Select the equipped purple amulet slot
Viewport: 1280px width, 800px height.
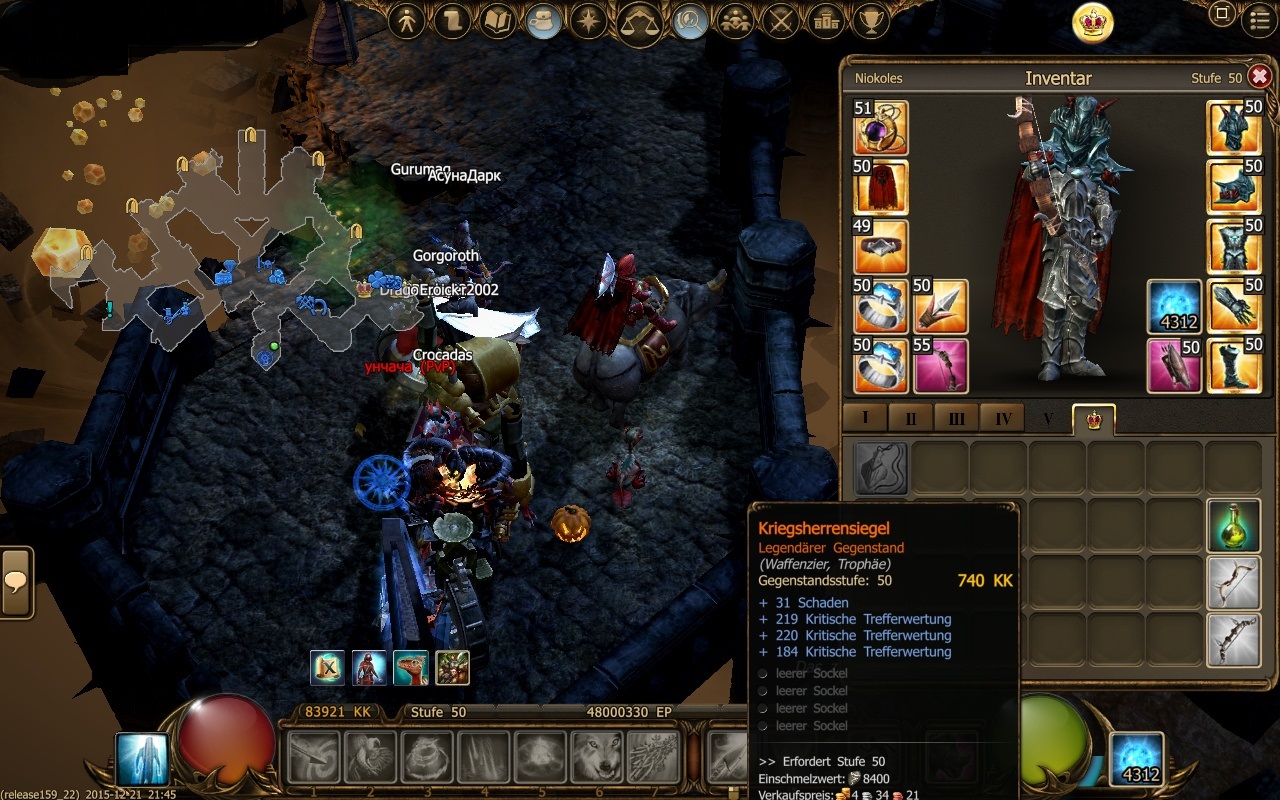880,127
